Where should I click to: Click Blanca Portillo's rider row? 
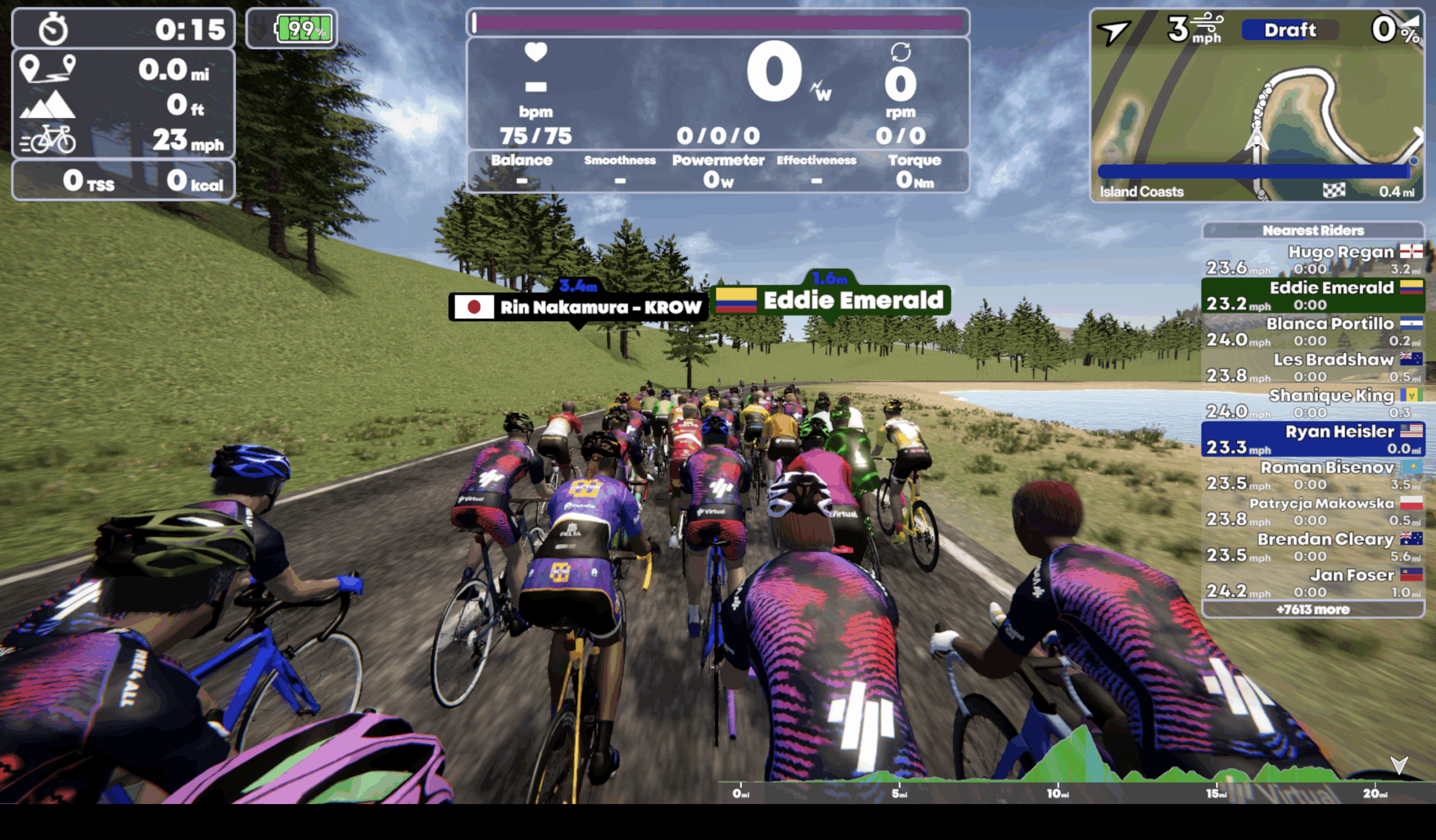tap(1313, 331)
